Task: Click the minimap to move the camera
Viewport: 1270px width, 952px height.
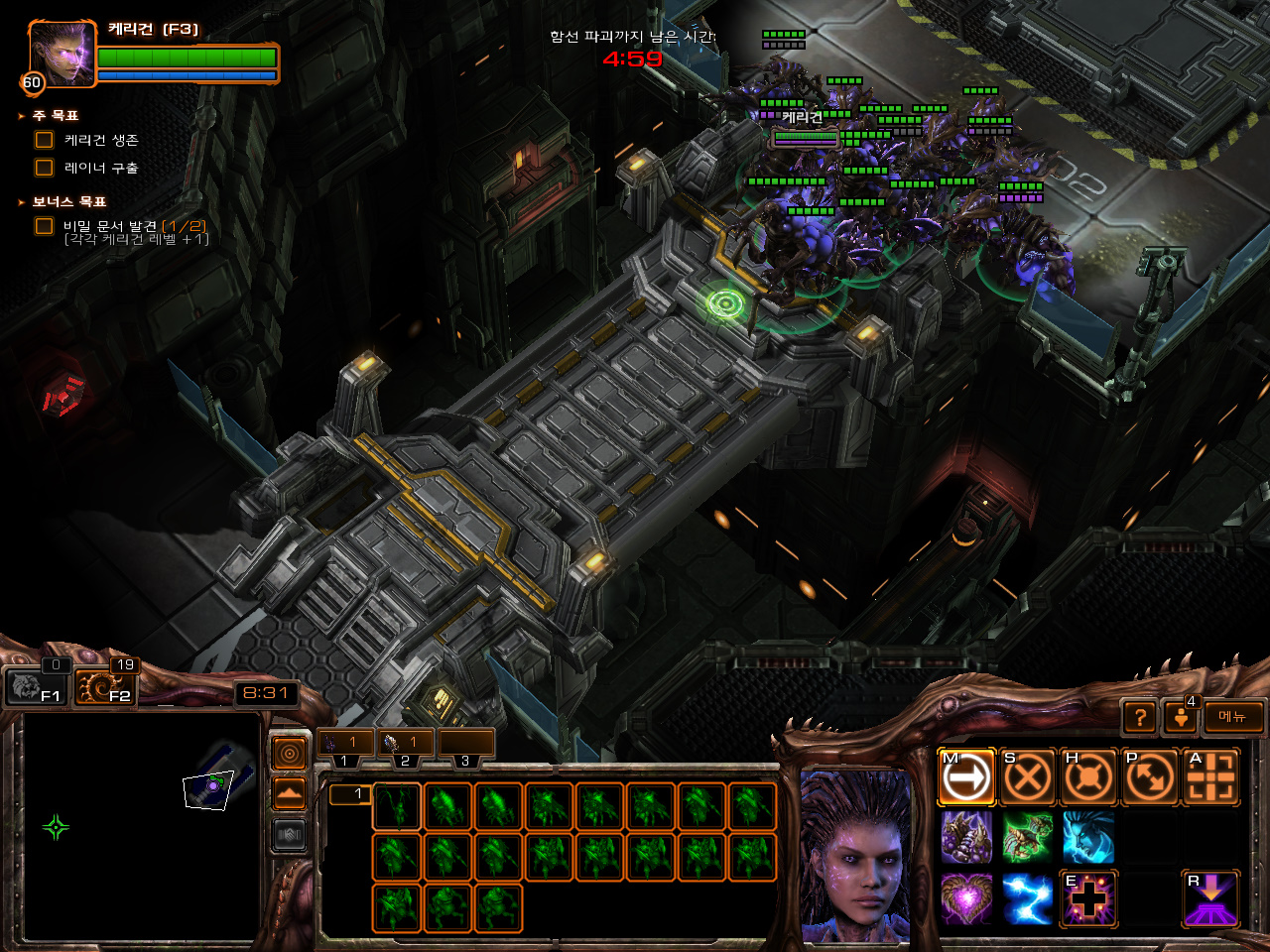Action: 139,825
